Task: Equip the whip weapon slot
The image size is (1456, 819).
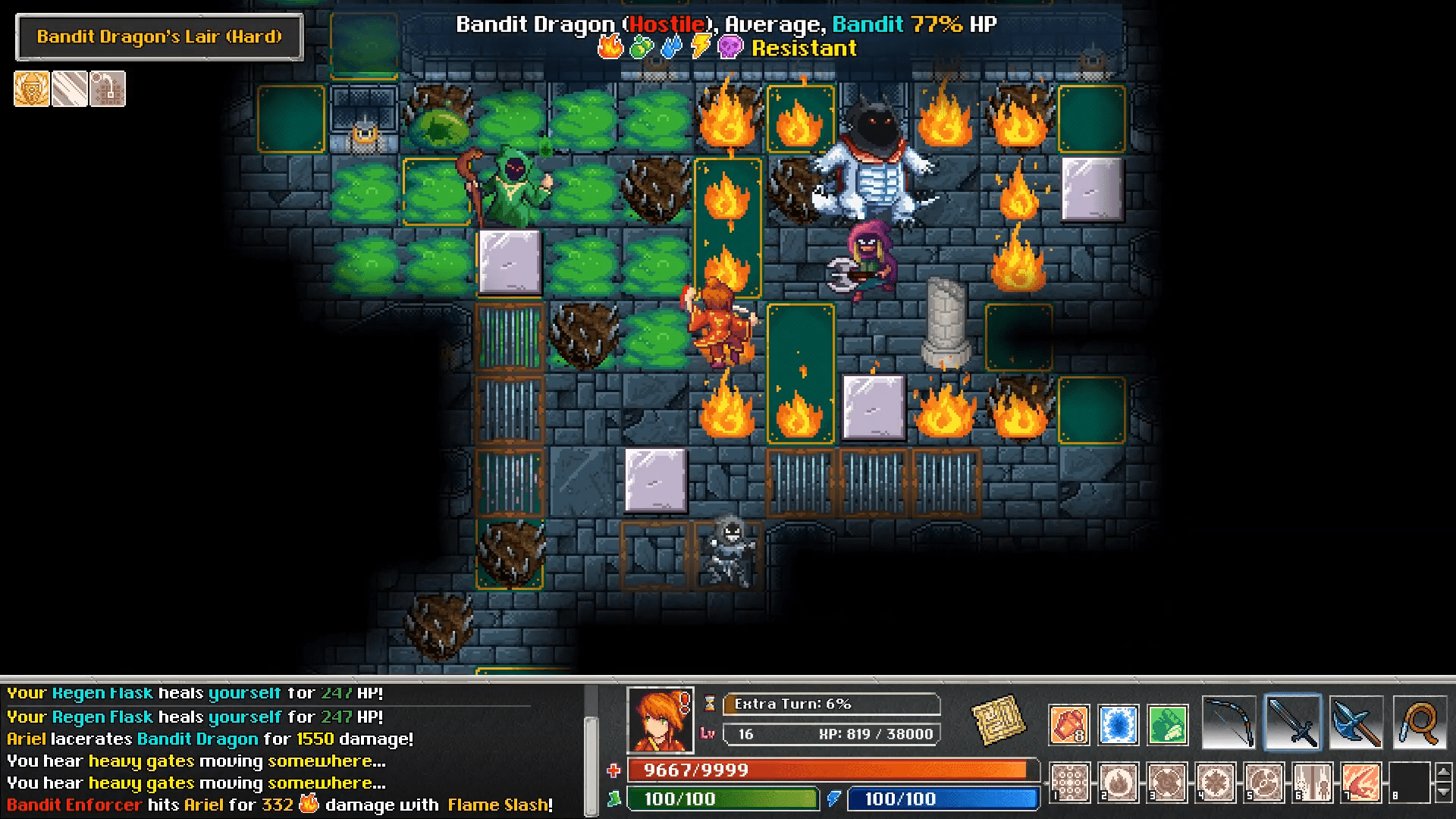Action: 1420,723
